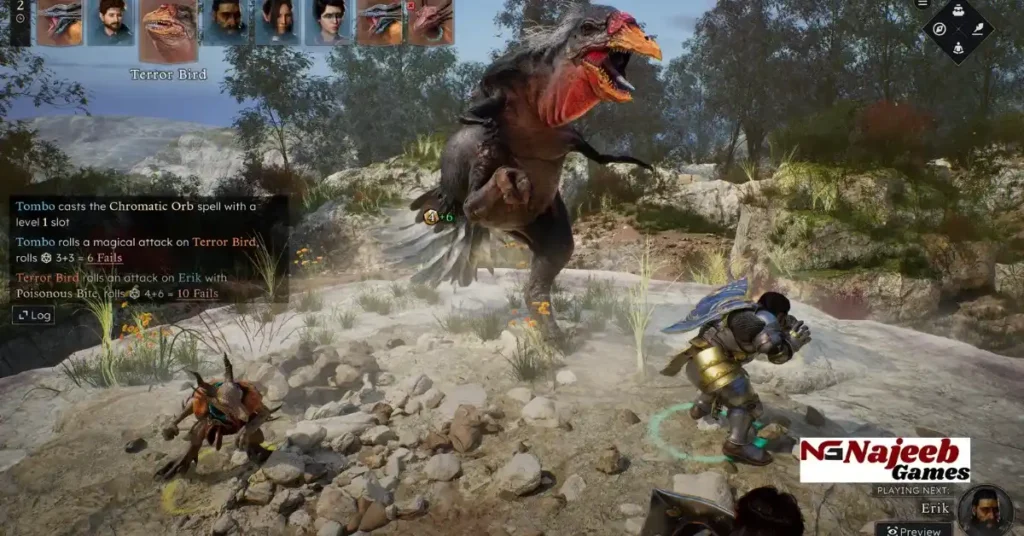Select the brown-haired bearded man's initiative portrait
The width and height of the screenshot is (1024, 536).
(110, 22)
